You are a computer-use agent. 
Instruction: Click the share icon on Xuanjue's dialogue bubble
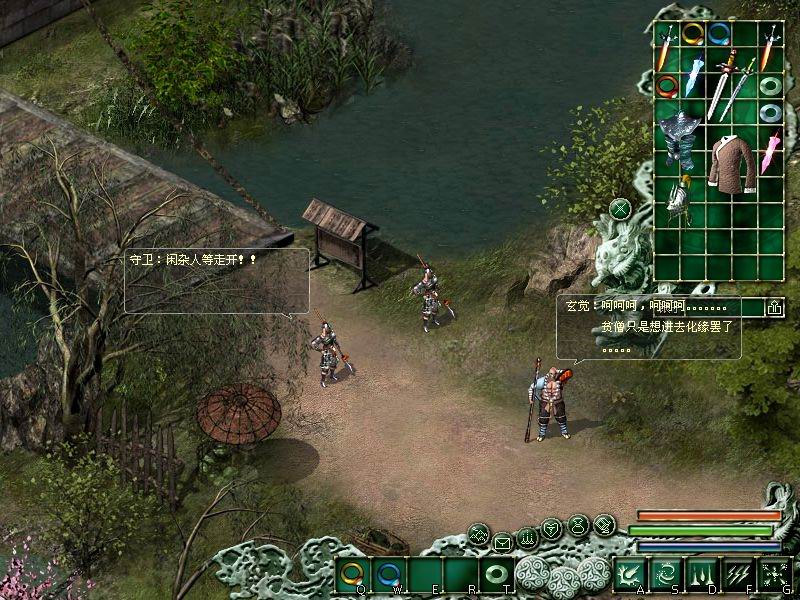tap(774, 308)
